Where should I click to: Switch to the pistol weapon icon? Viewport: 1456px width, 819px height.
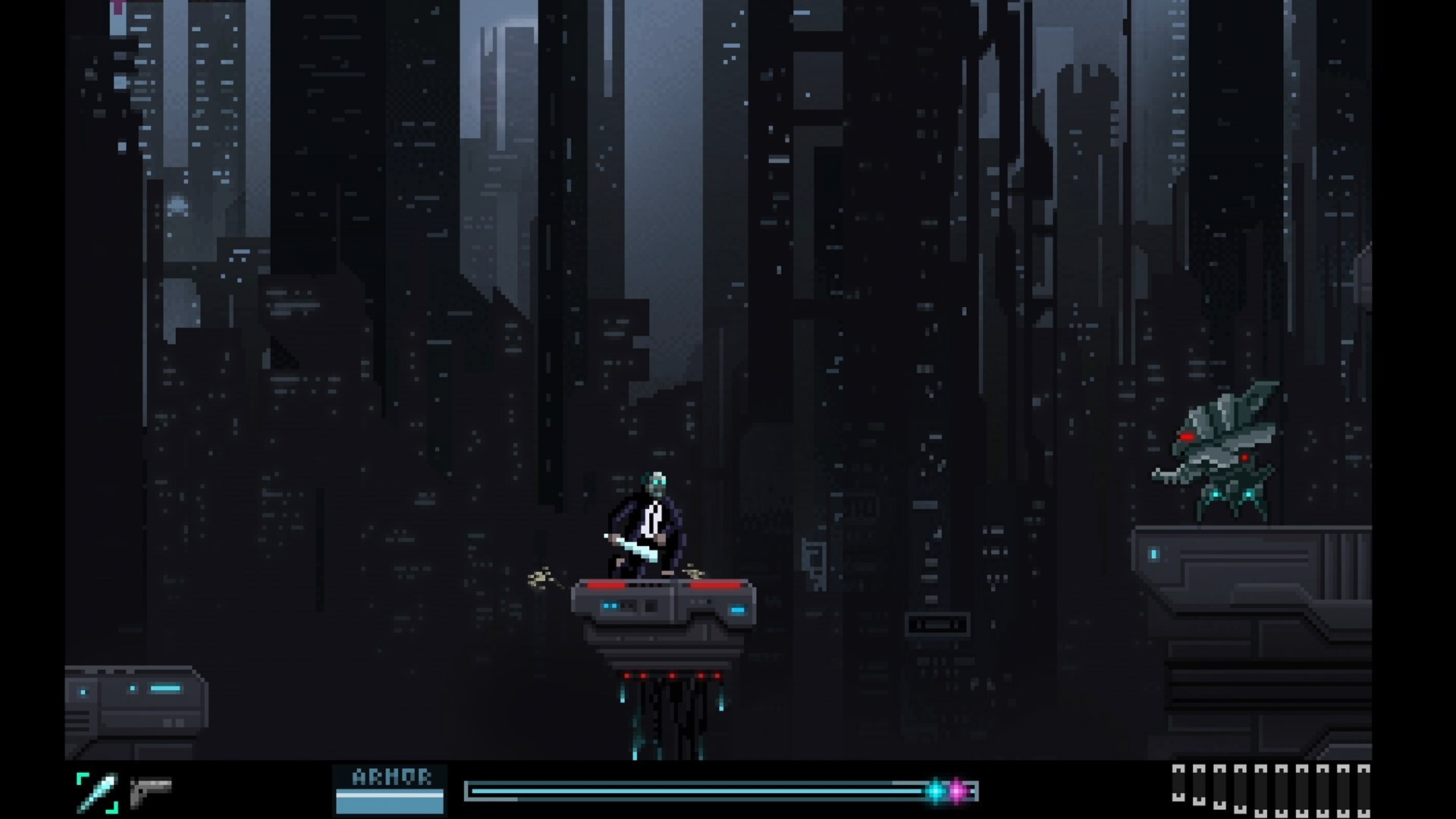point(150,792)
